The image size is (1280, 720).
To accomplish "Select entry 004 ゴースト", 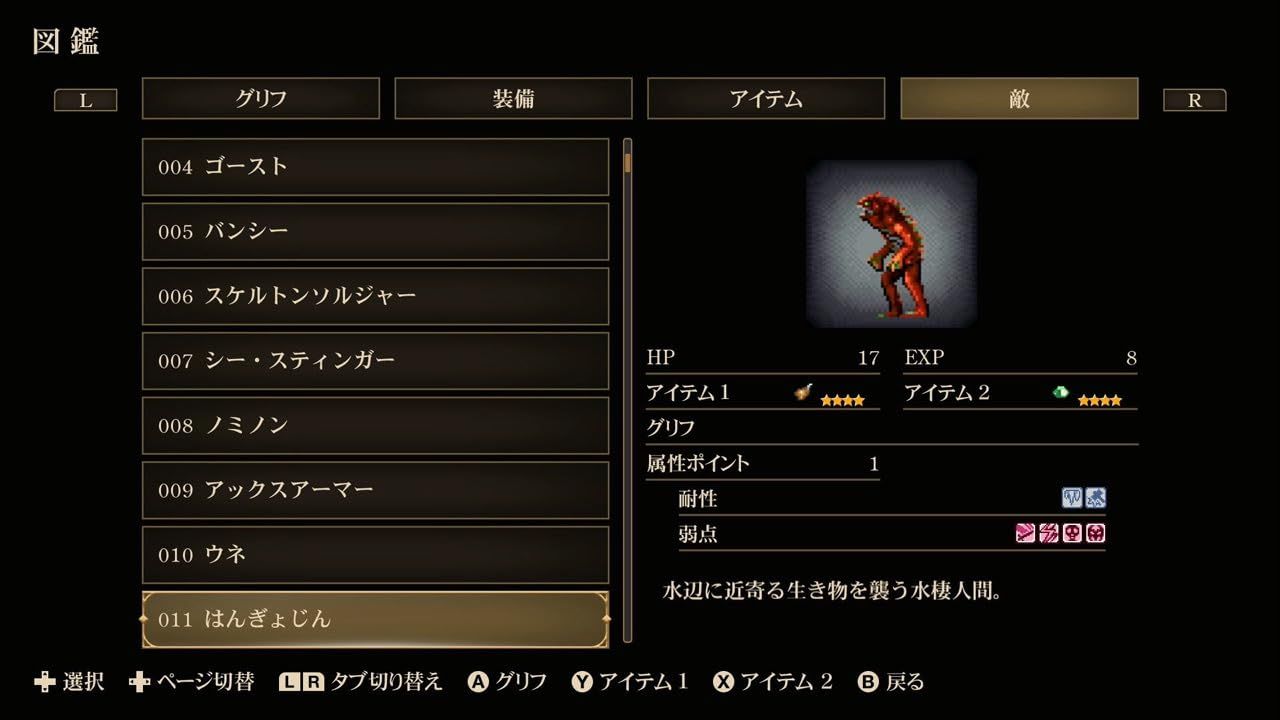I will (x=375, y=167).
